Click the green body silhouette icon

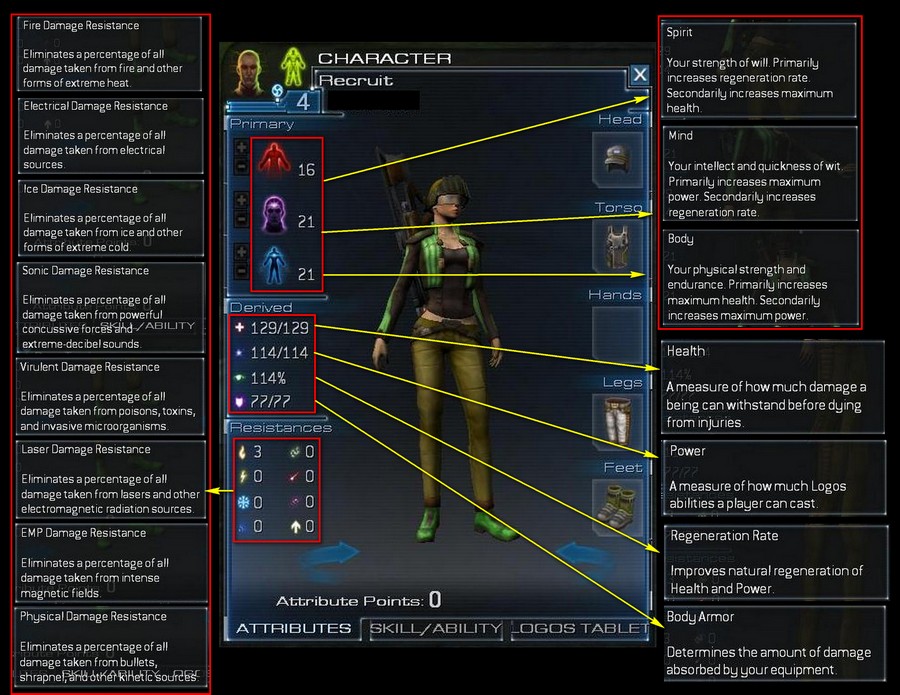point(292,67)
